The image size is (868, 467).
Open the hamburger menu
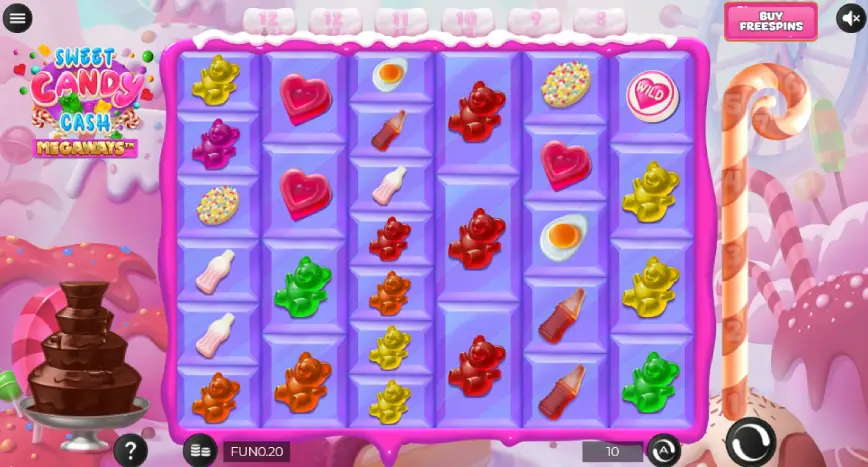18,19
